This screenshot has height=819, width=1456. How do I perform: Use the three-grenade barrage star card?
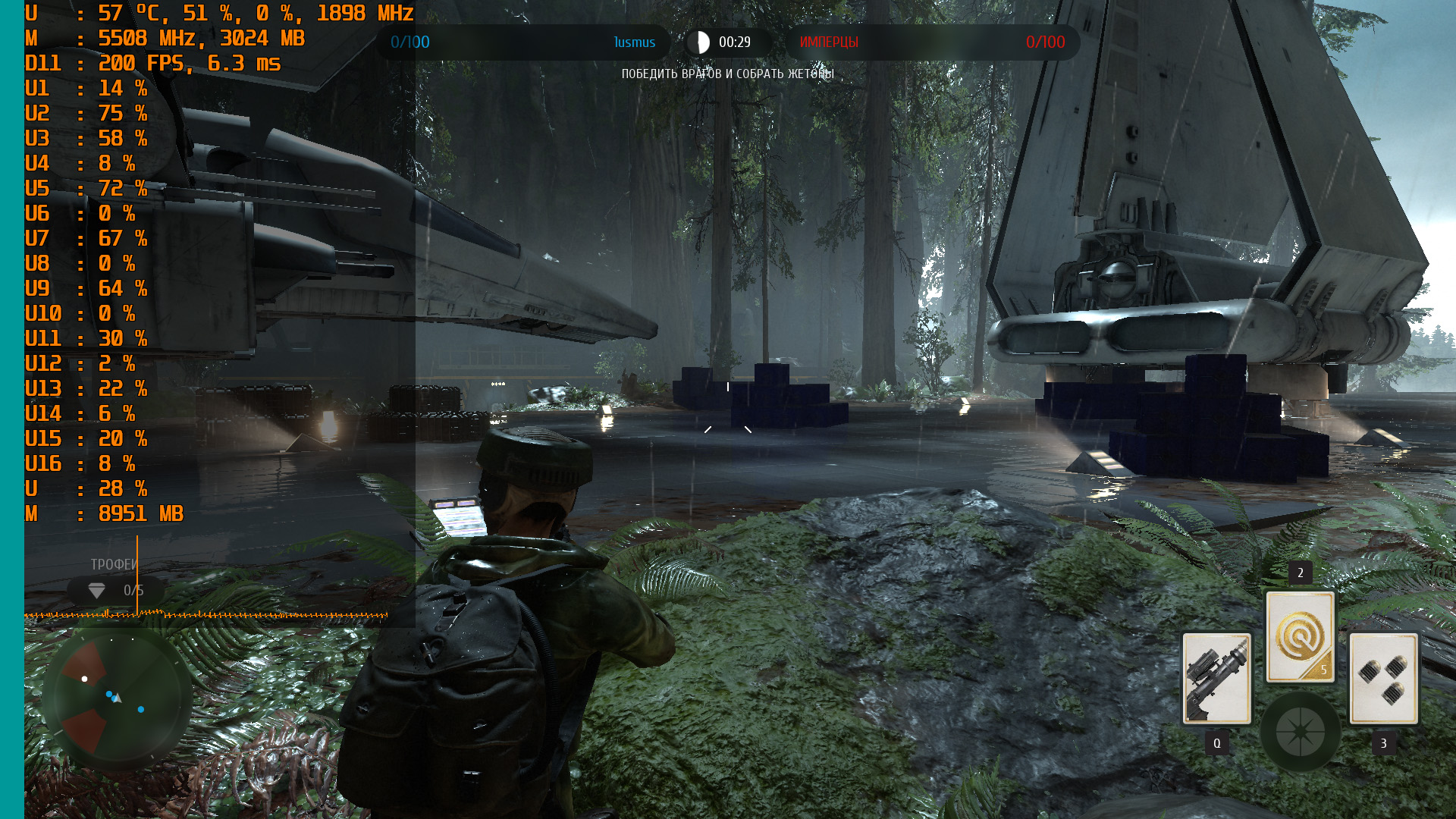1383,678
